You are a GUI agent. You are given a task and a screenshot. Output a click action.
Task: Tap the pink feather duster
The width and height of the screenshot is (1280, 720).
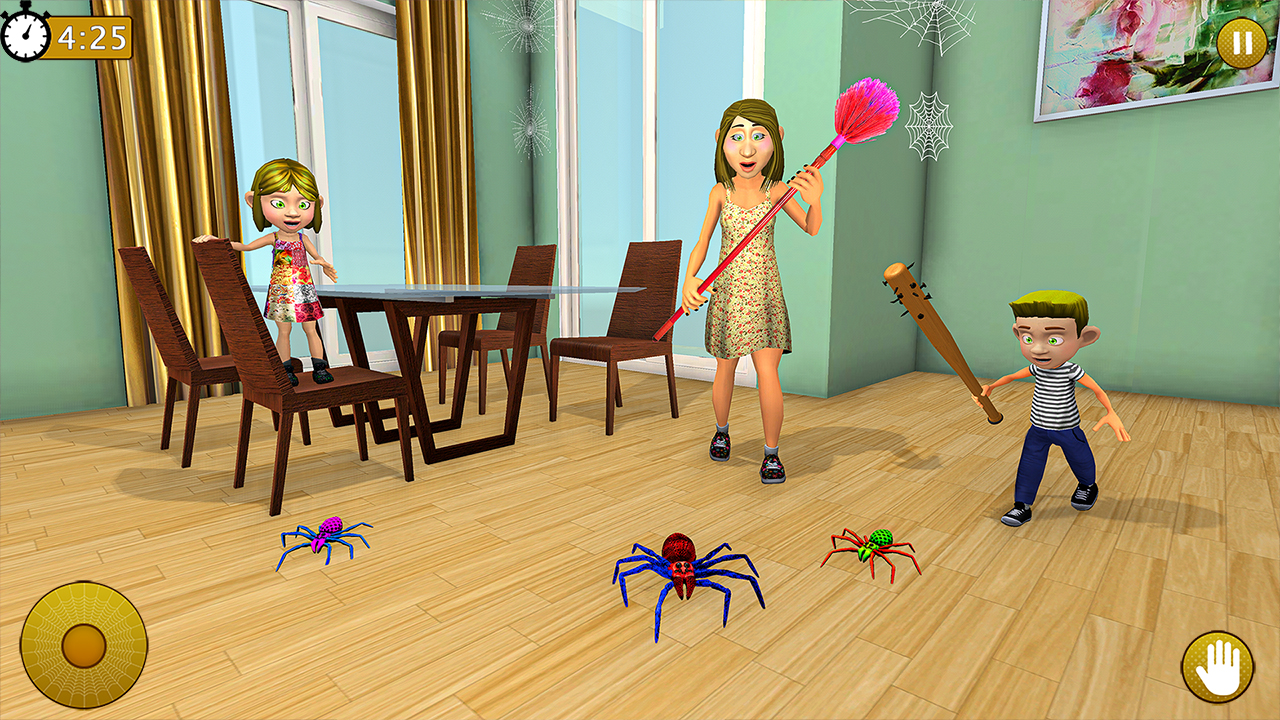(866, 110)
